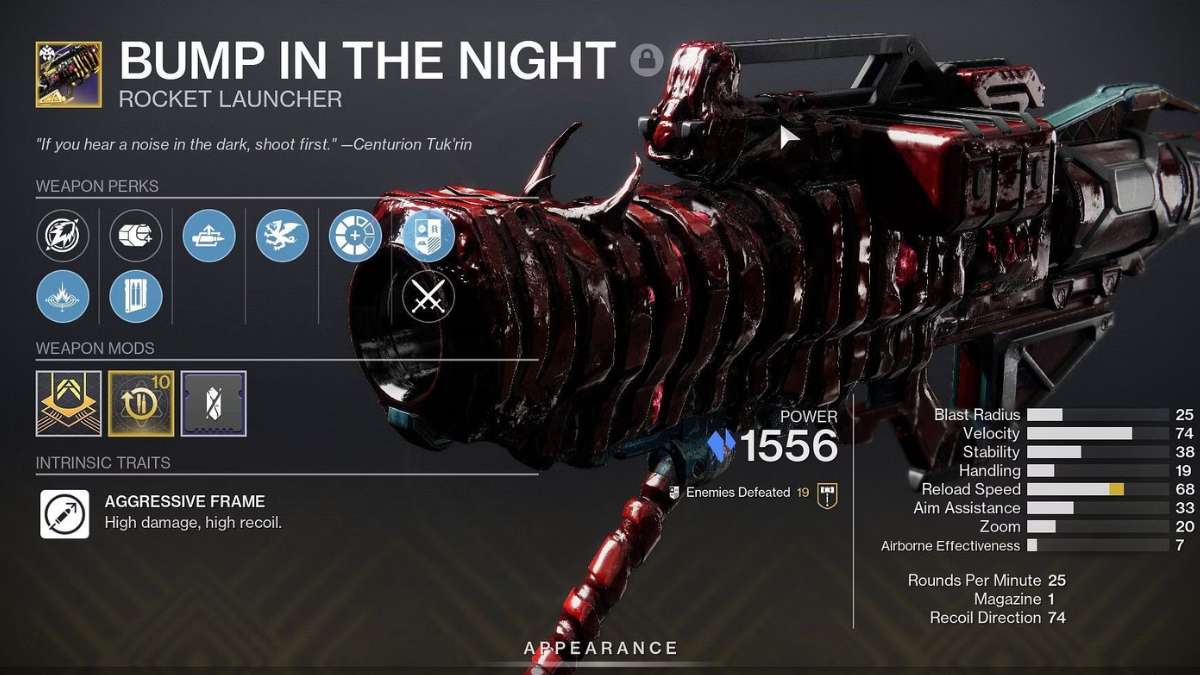Viewport: 1200px width, 675px height.
Task: Open the gold chevron weapon mod slot
Action: coord(69,403)
